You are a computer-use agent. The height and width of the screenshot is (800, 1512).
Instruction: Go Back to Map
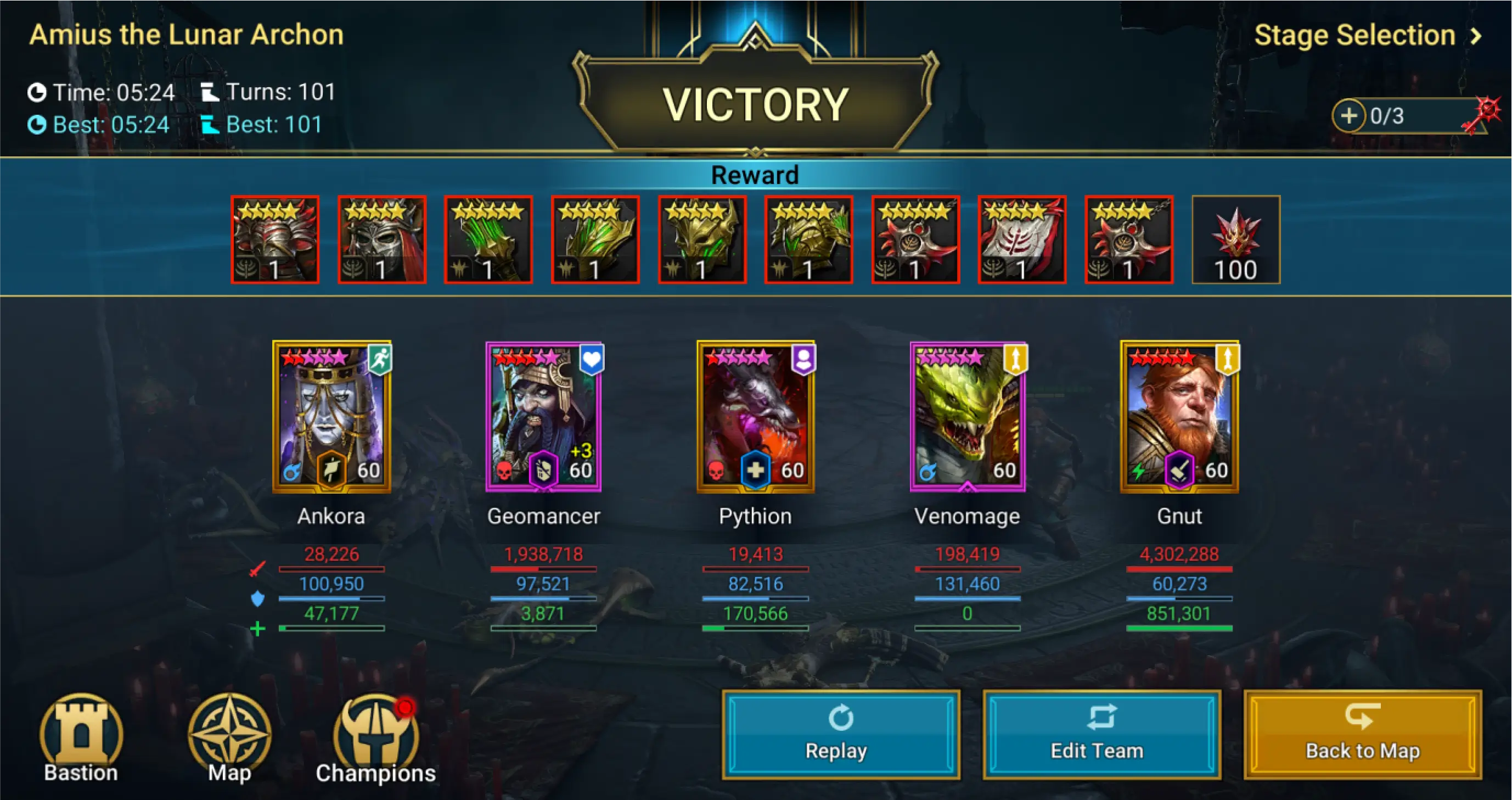click(x=1362, y=734)
